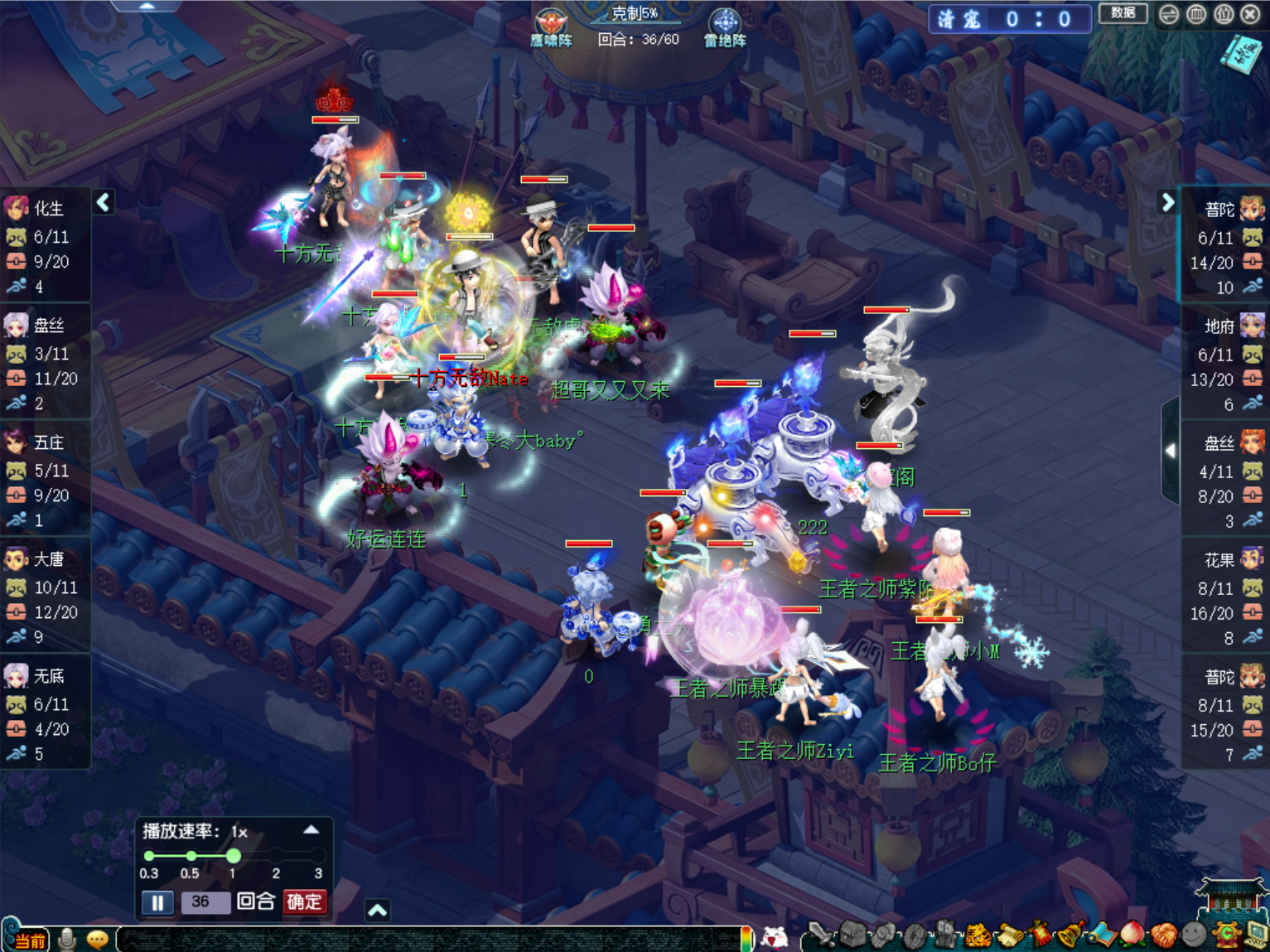Open the speech bubble chat options
This screenshot has width=1270, height=952.
click(98, 939)
